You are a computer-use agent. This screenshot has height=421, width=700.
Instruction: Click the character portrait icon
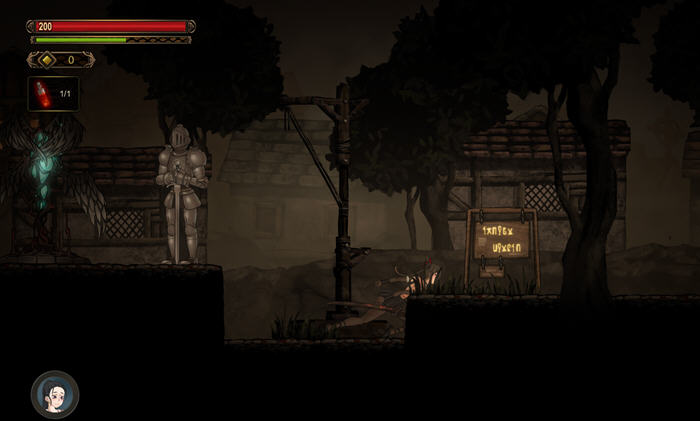(54, 394)
